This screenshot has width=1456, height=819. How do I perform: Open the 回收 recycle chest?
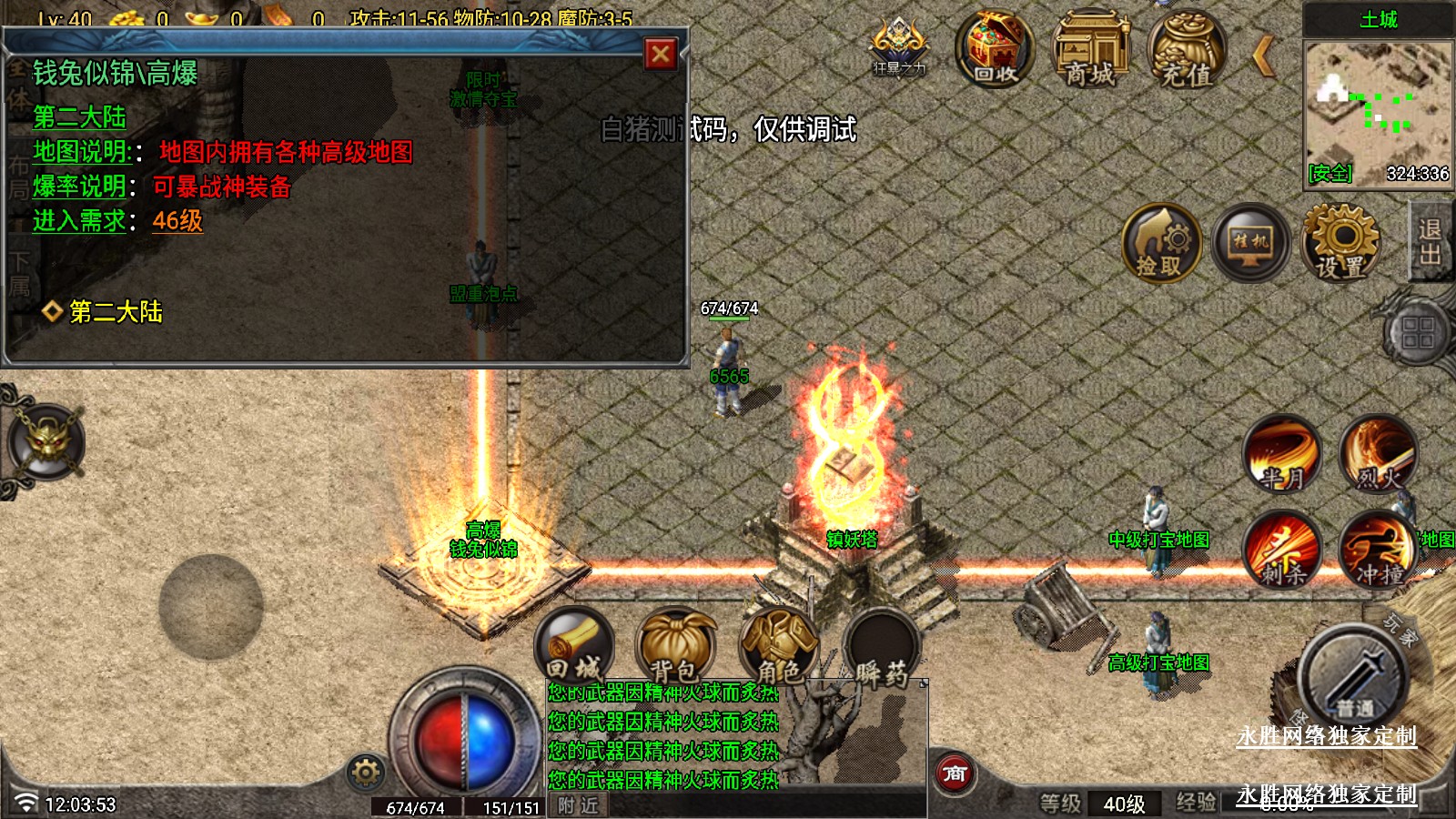995,50
